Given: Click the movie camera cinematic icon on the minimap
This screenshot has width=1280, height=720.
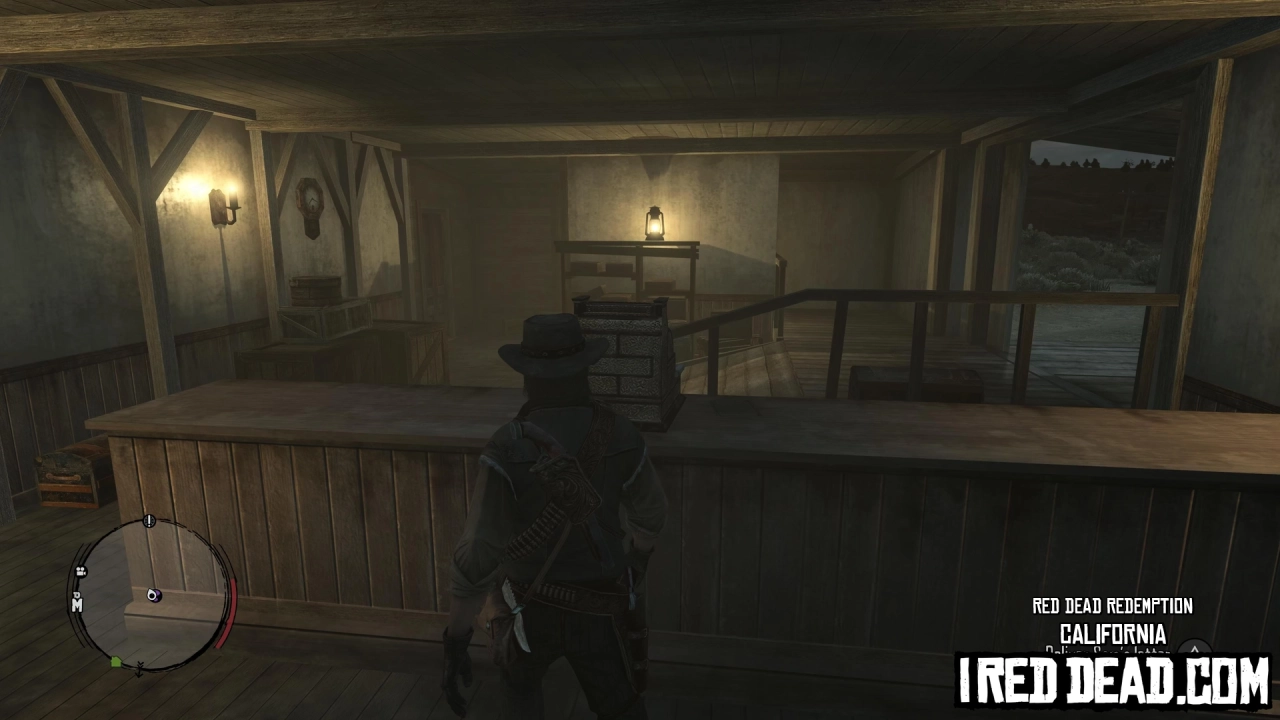Looking at the screenshot, I should point(80,571).
